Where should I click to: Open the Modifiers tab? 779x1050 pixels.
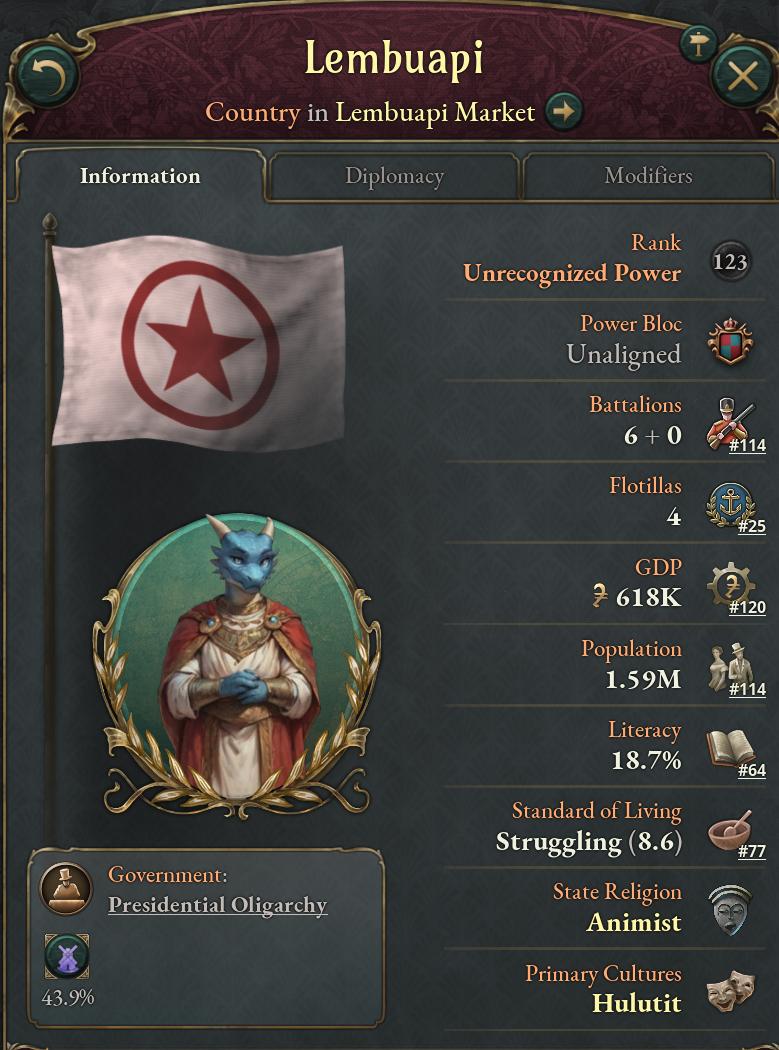pos(648,177)
